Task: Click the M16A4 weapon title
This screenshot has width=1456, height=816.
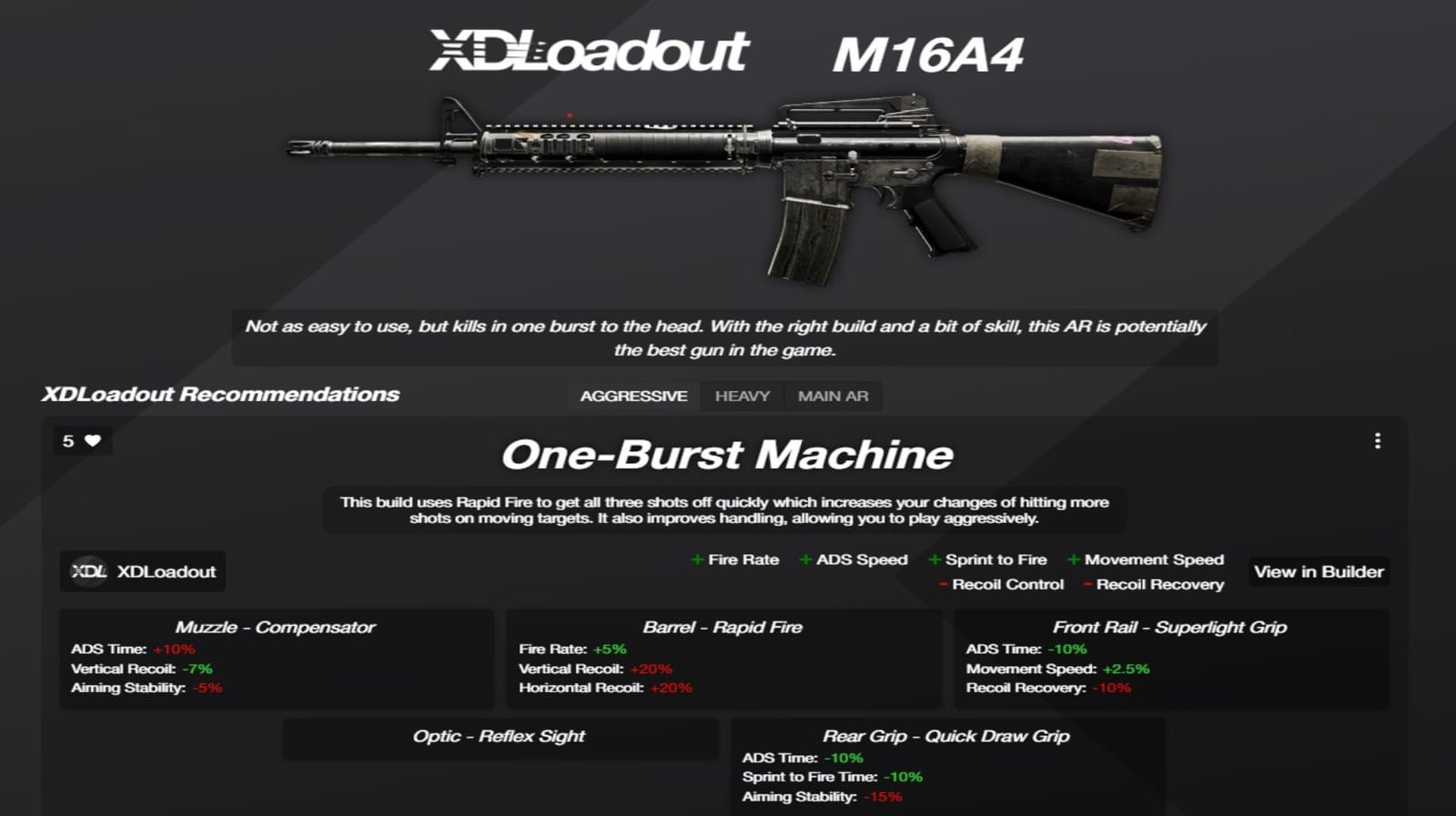Action: click(x=930, y=53)
